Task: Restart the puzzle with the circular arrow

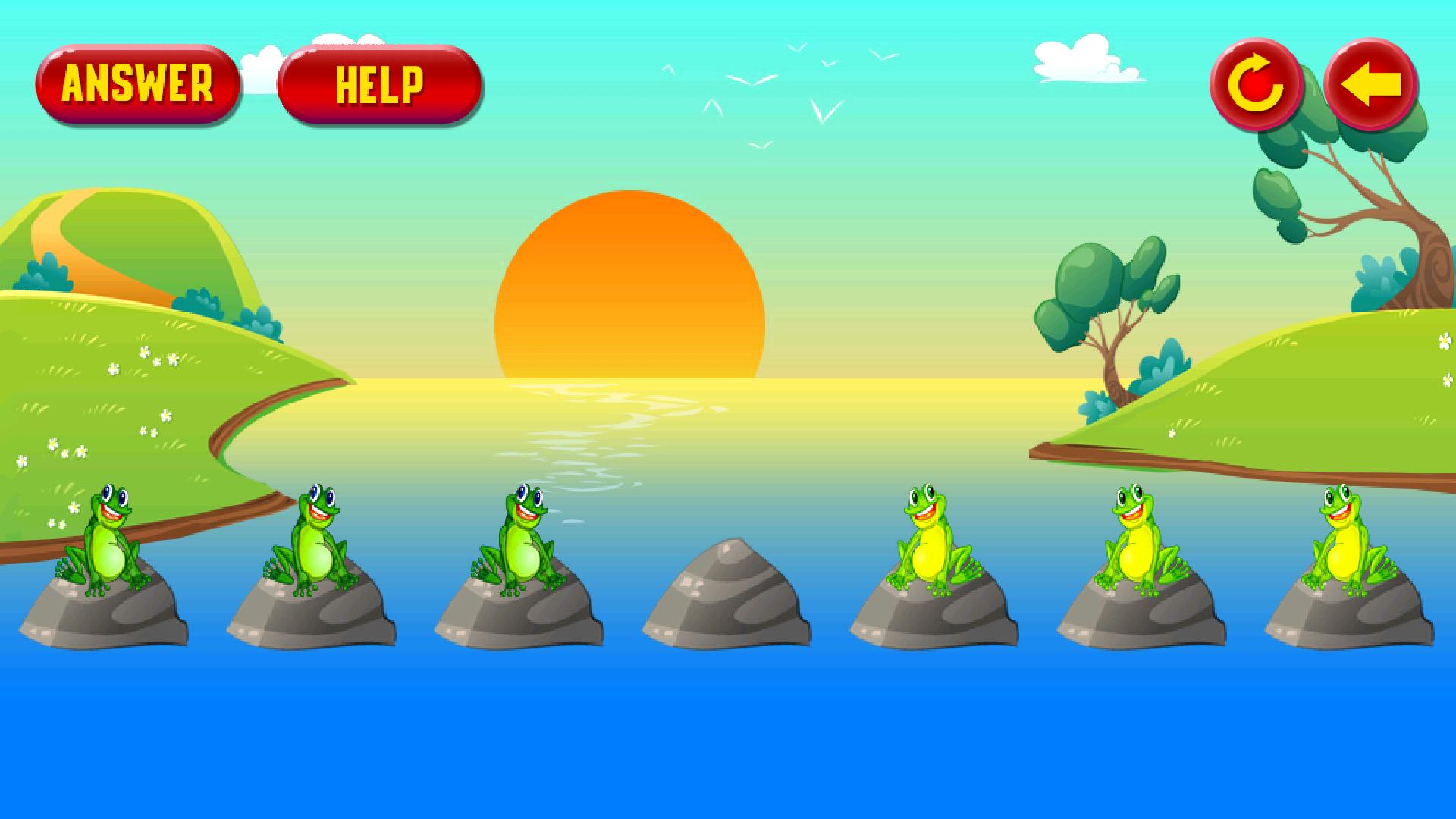Action: pyautogui.click(x=1256, y=85)
